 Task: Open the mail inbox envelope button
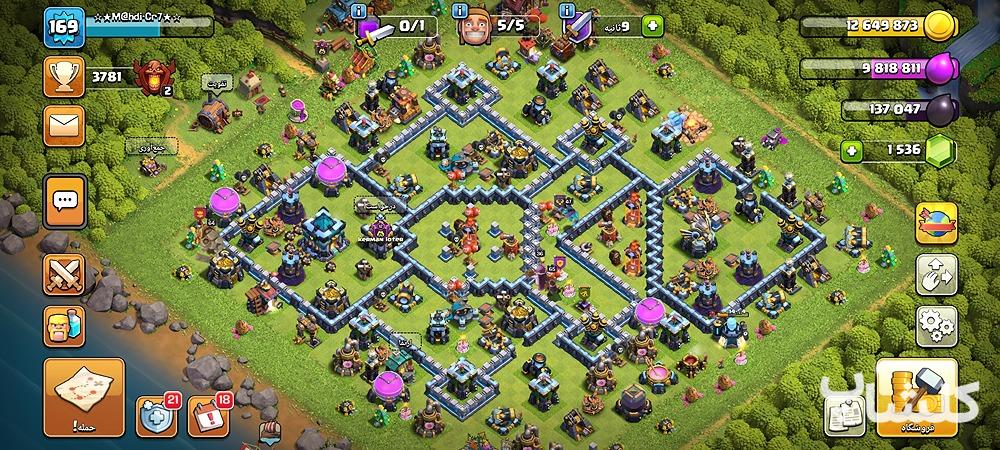click(x=63, y=127)
